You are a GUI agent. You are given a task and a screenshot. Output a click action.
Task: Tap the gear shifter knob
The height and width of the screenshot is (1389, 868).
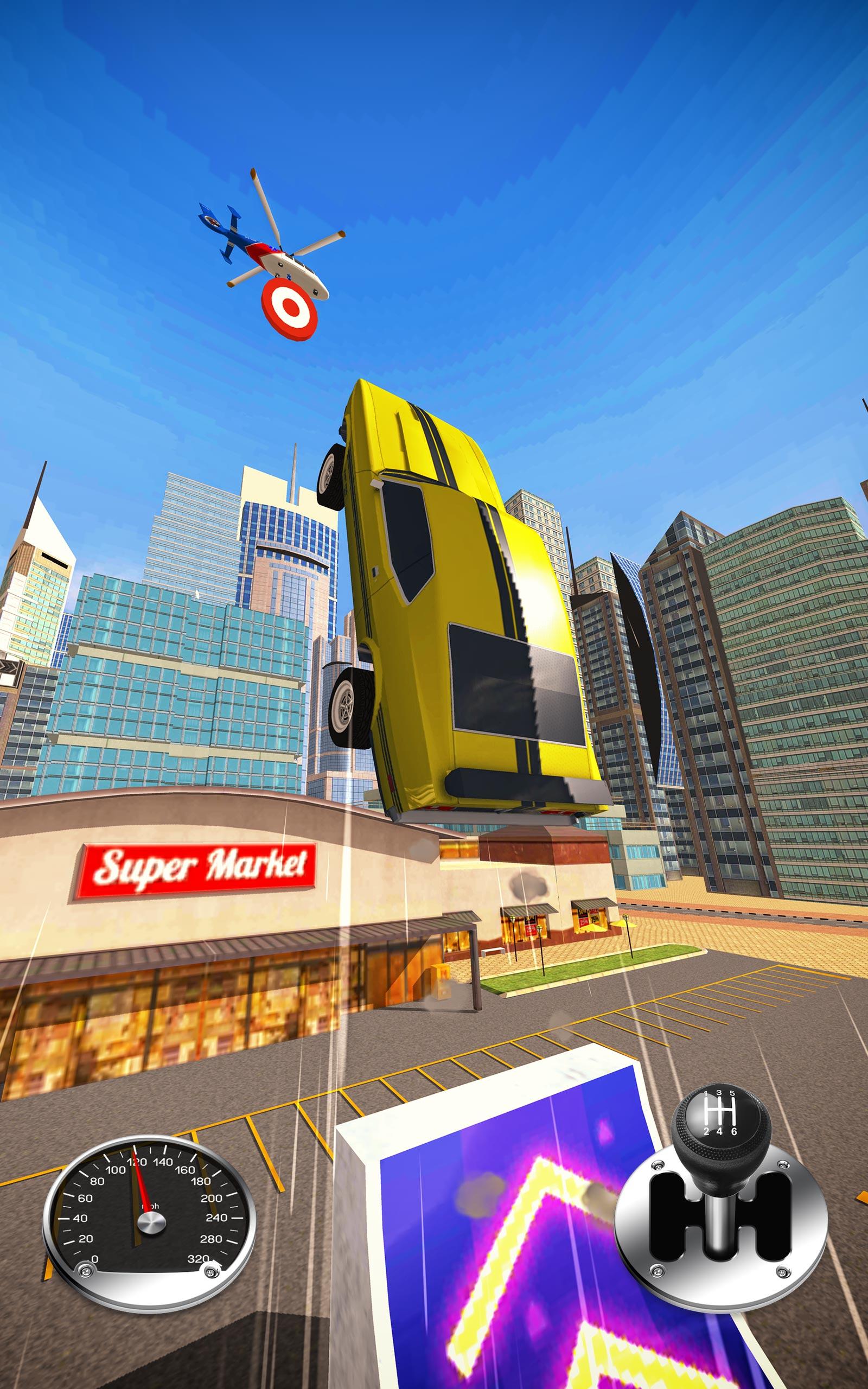[722, 1117]
